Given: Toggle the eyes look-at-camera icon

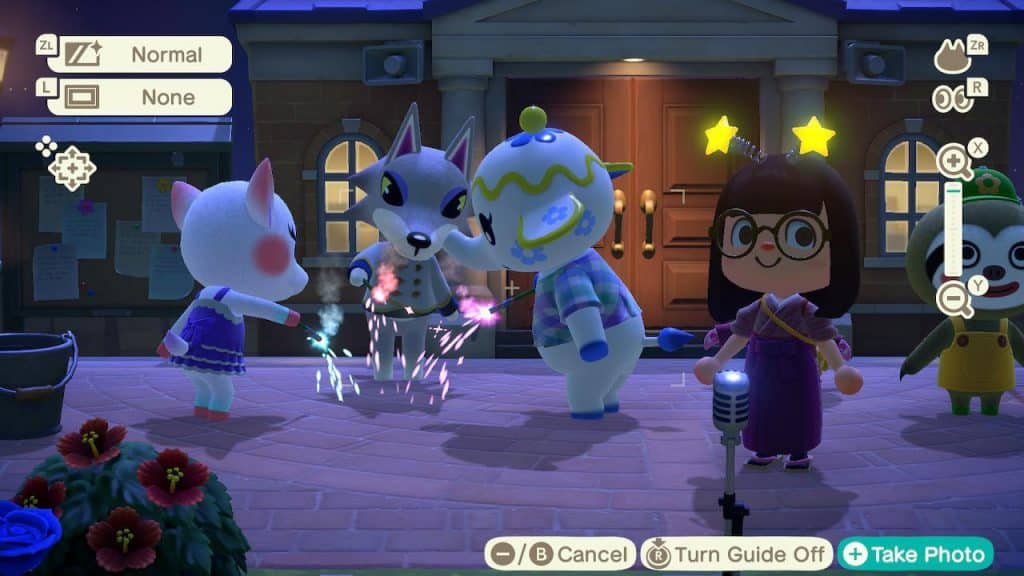Looking at the screenshot, I should (x=952, y=98).
